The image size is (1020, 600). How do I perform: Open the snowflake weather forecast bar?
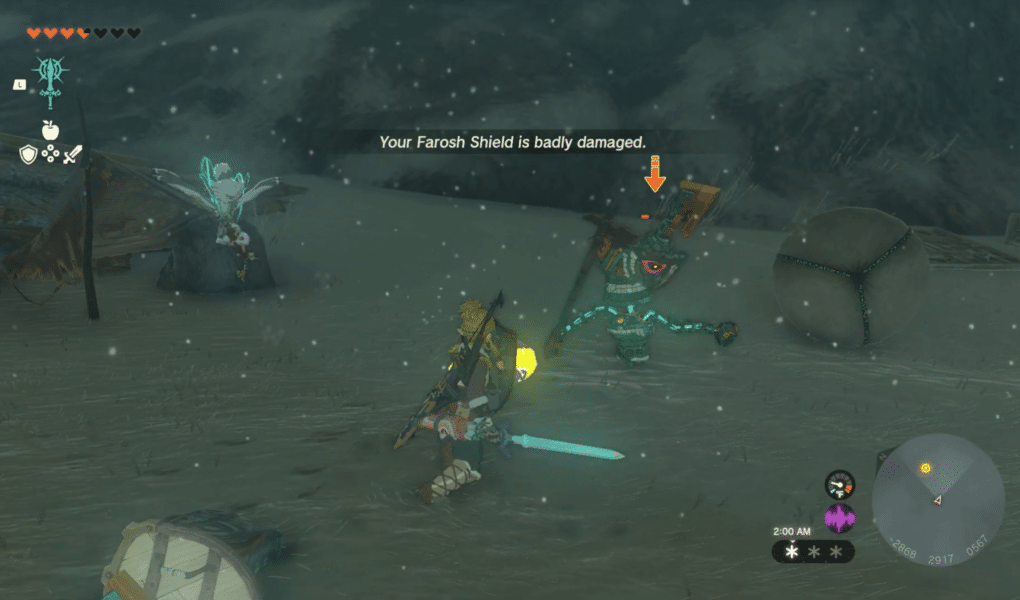click(x=813, y=551)
